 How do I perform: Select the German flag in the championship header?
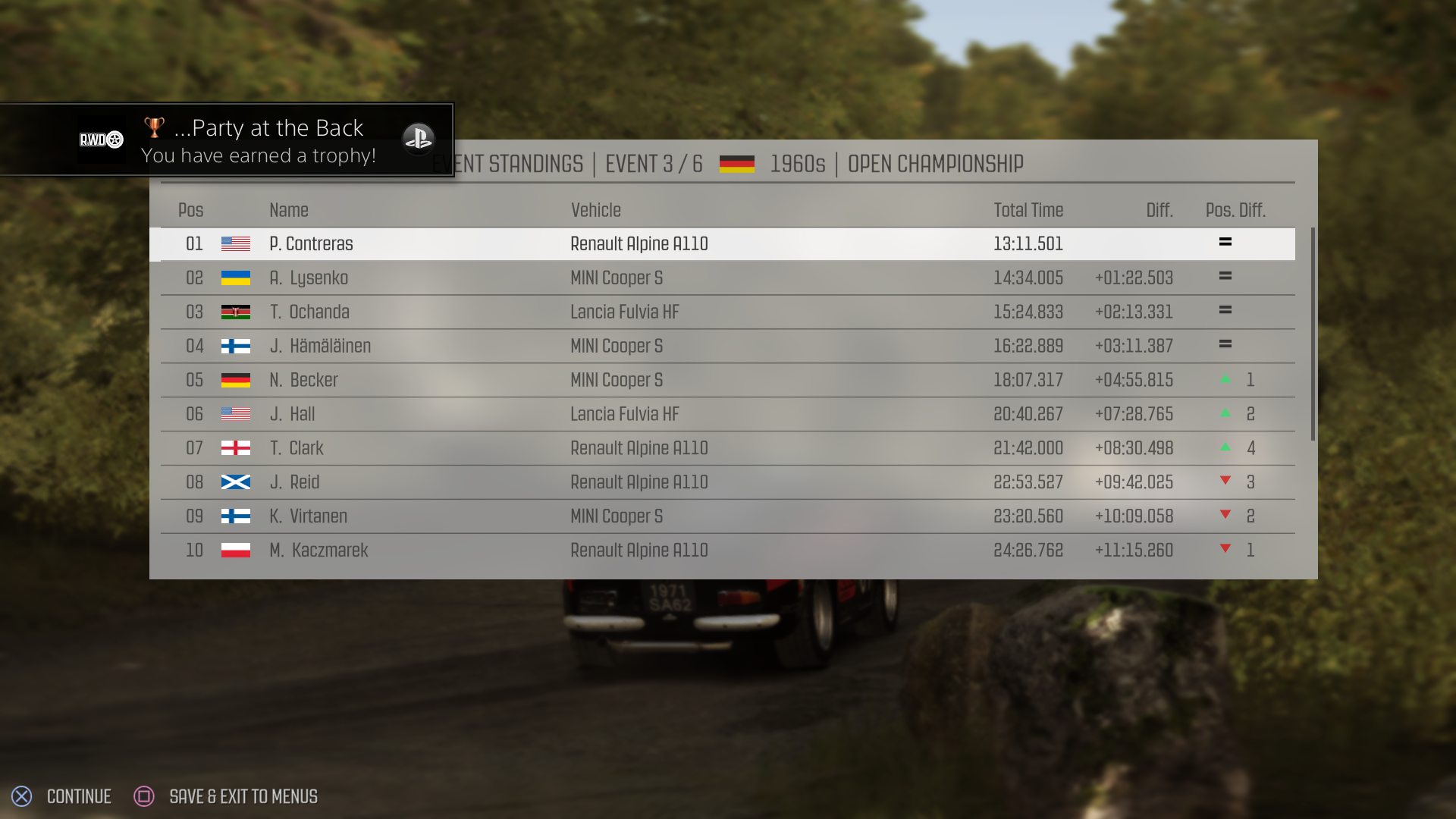736,163
